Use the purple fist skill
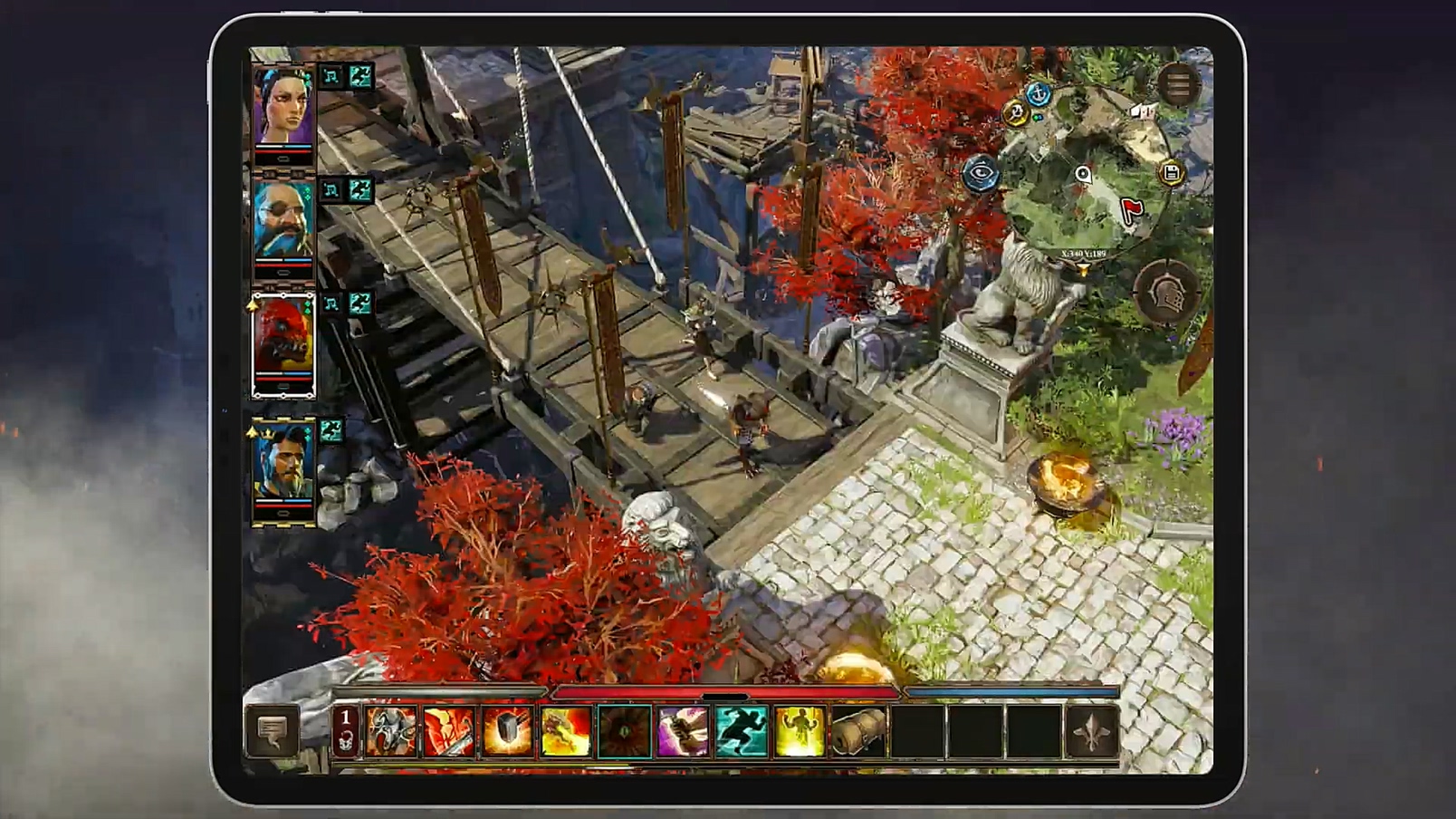Image resolution: width=1456 pixels, height=819 pixels. (x=683, y=731)
